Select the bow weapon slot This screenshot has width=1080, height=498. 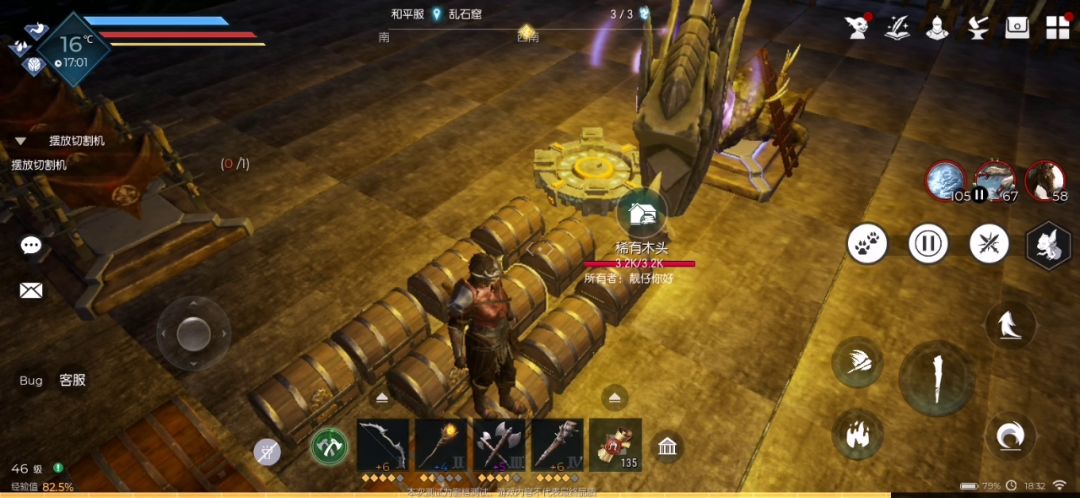[x=383, y=443]
